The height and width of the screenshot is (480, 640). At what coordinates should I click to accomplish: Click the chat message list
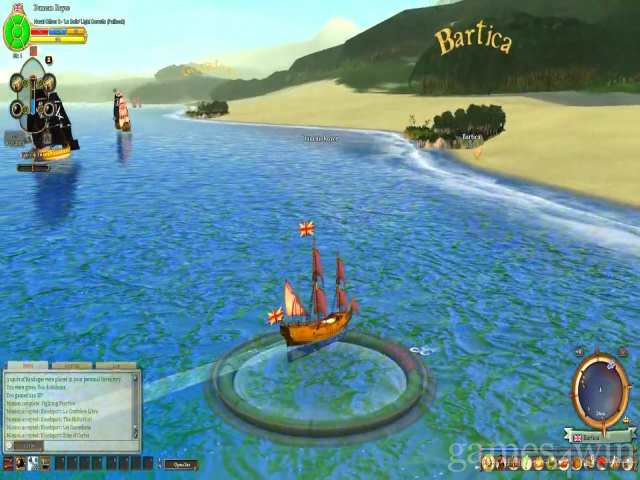[x=68, y=406]
